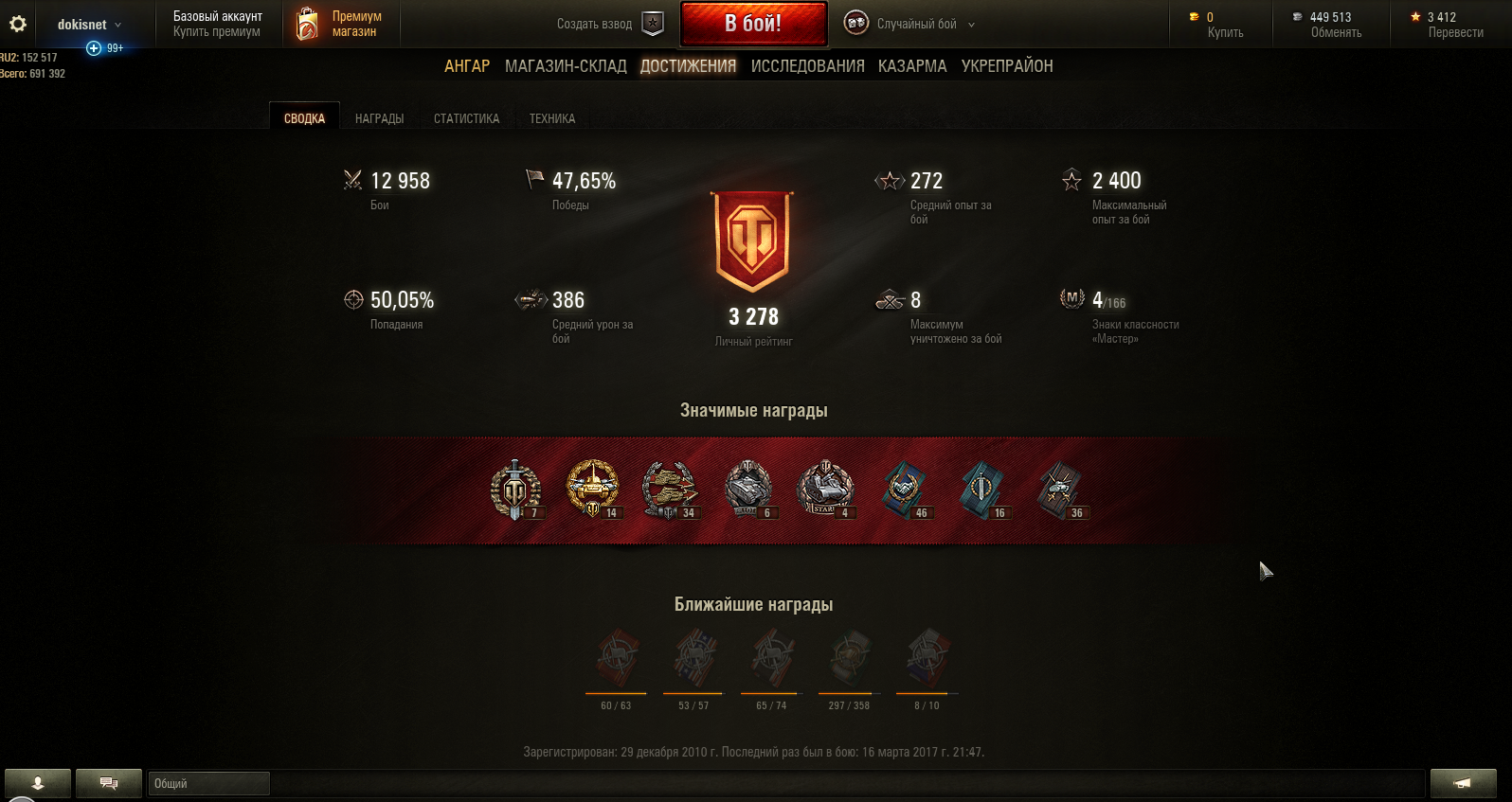Image resolution: width=1512 pixels, height=802 pixels.
Task: Buy premium via «Купить премиум»
Action: point(216,32)
